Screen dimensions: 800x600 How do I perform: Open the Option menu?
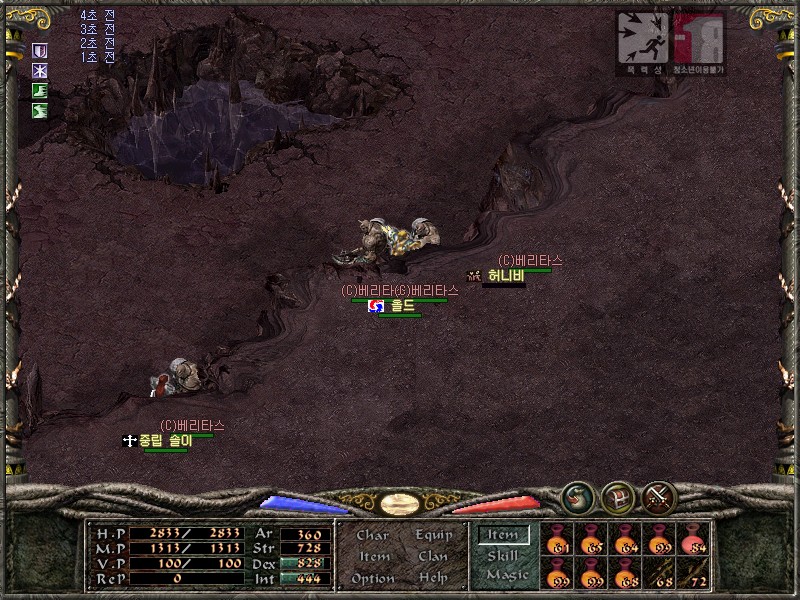[373, 579]
